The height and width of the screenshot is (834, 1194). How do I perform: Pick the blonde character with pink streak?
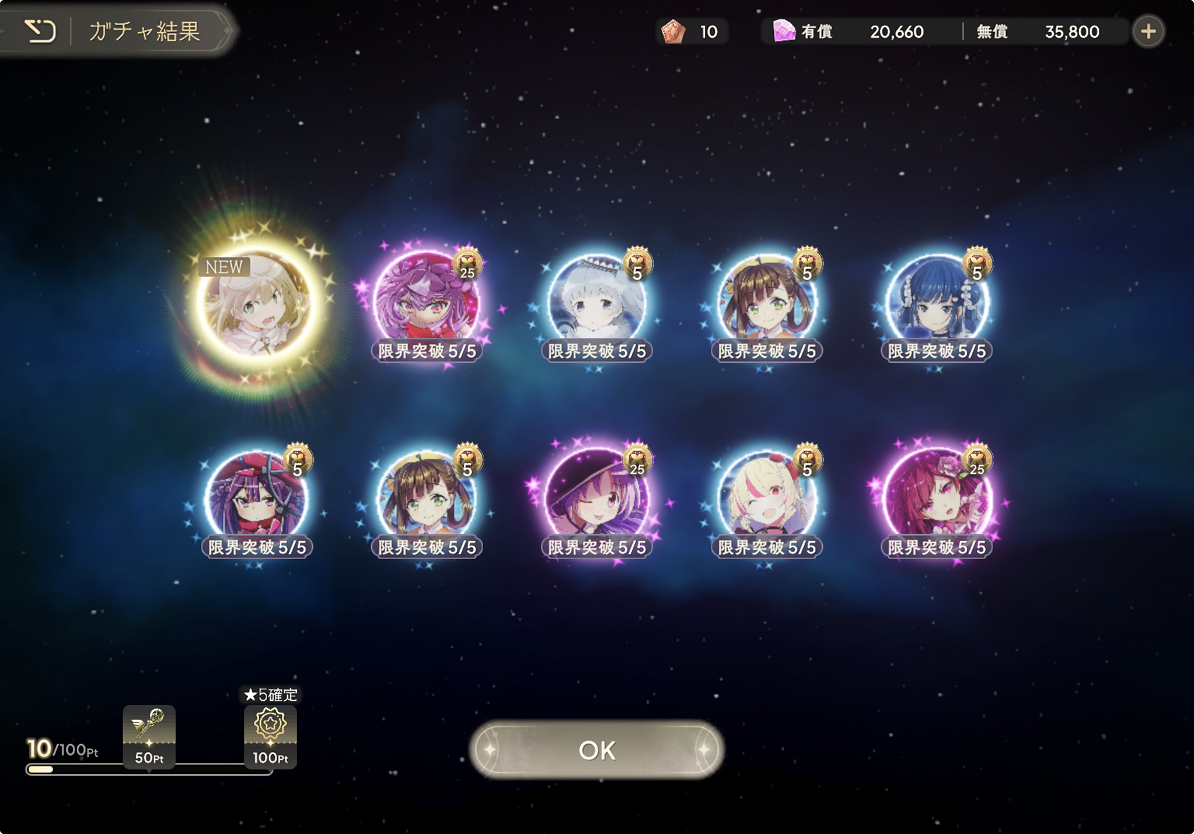coord(767,497)
